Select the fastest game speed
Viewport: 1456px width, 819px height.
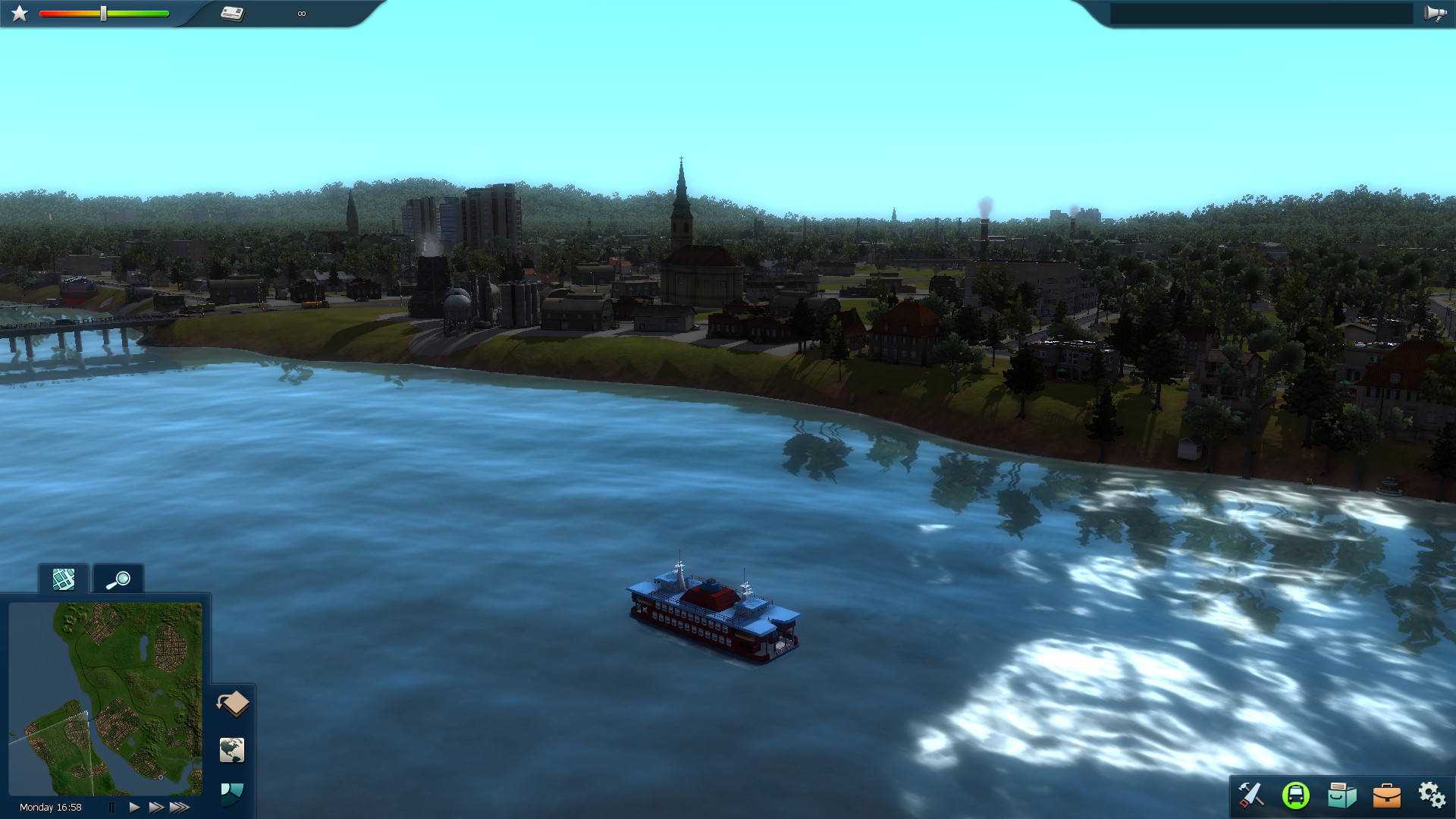(x=180, y=807)
